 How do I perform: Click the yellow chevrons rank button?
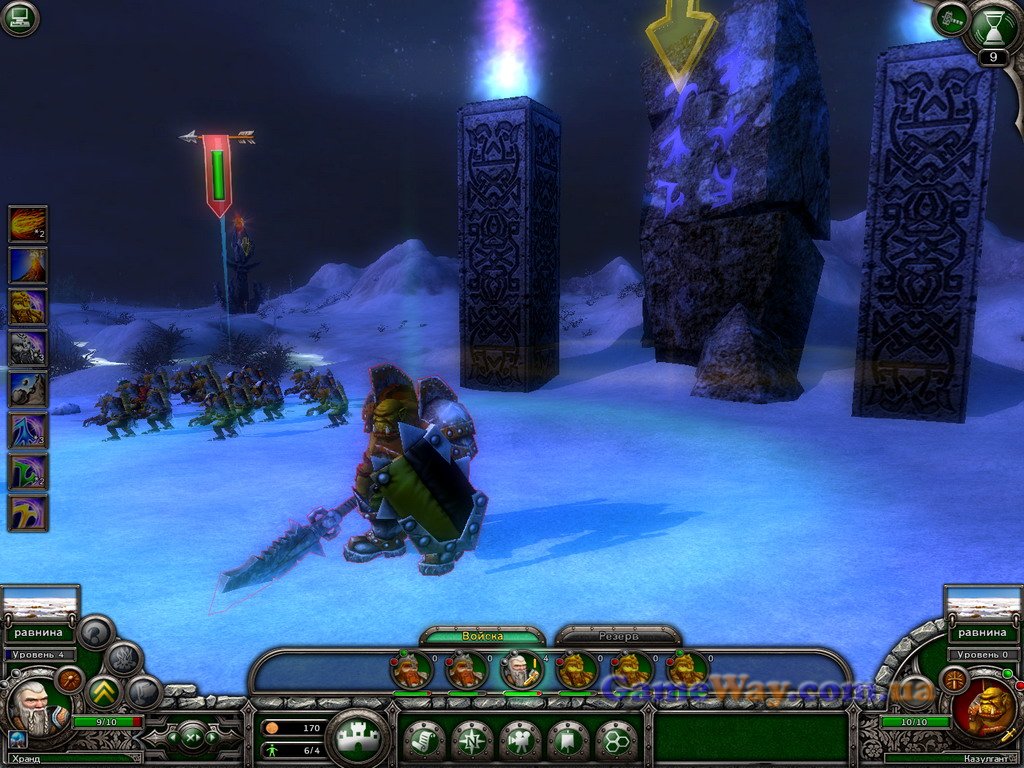(104, 692)
